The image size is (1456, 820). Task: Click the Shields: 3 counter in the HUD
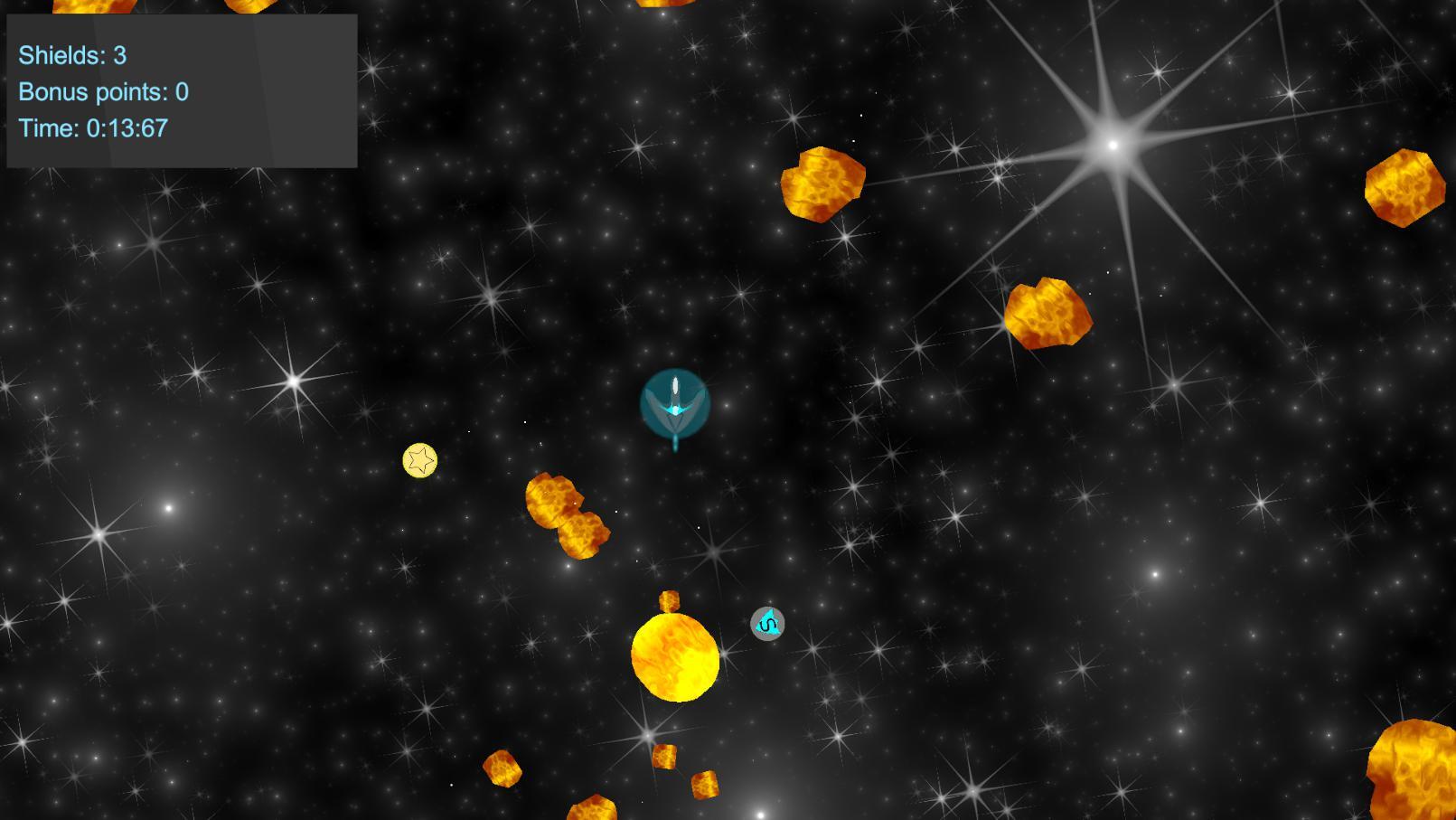pos(72,54)
